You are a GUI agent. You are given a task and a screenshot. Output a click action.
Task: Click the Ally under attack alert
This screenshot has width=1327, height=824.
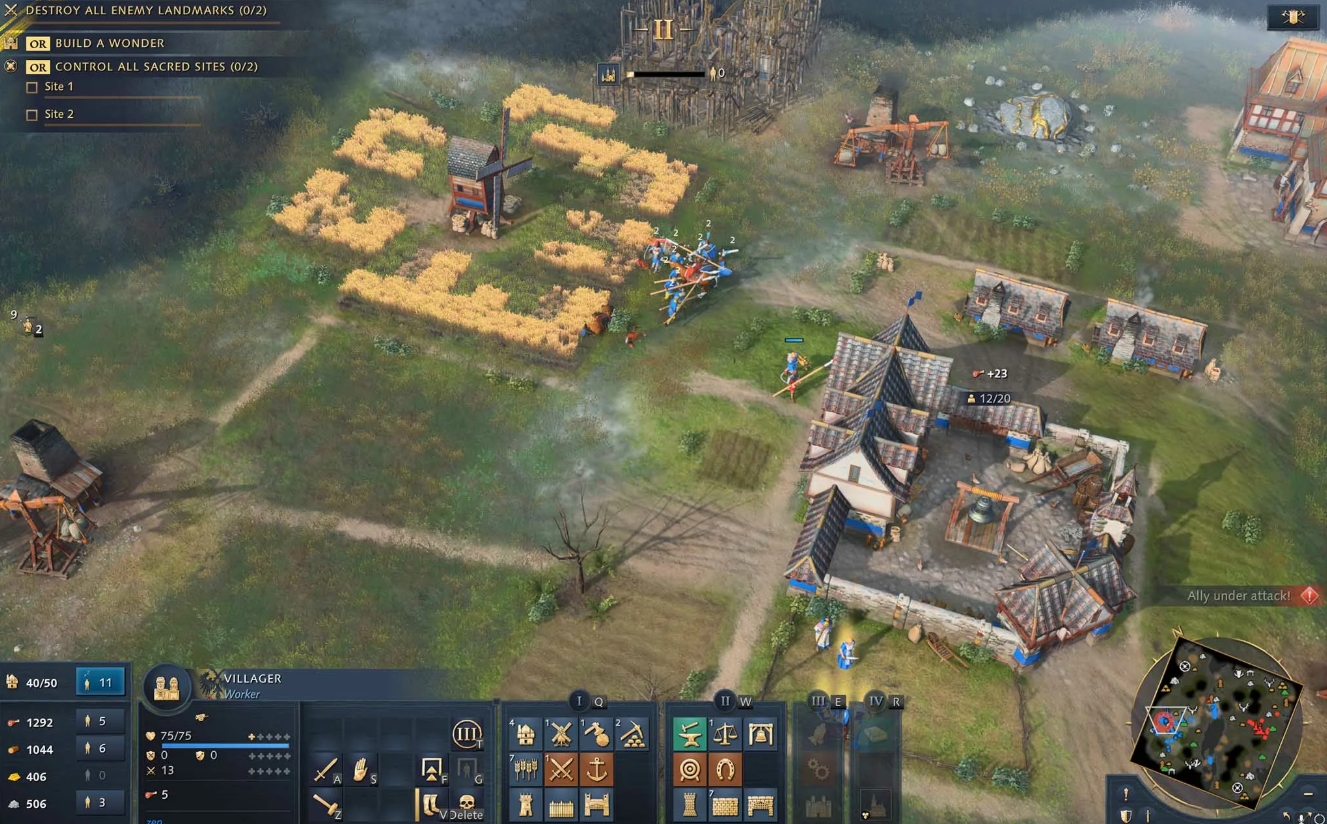pos(1240,594)
